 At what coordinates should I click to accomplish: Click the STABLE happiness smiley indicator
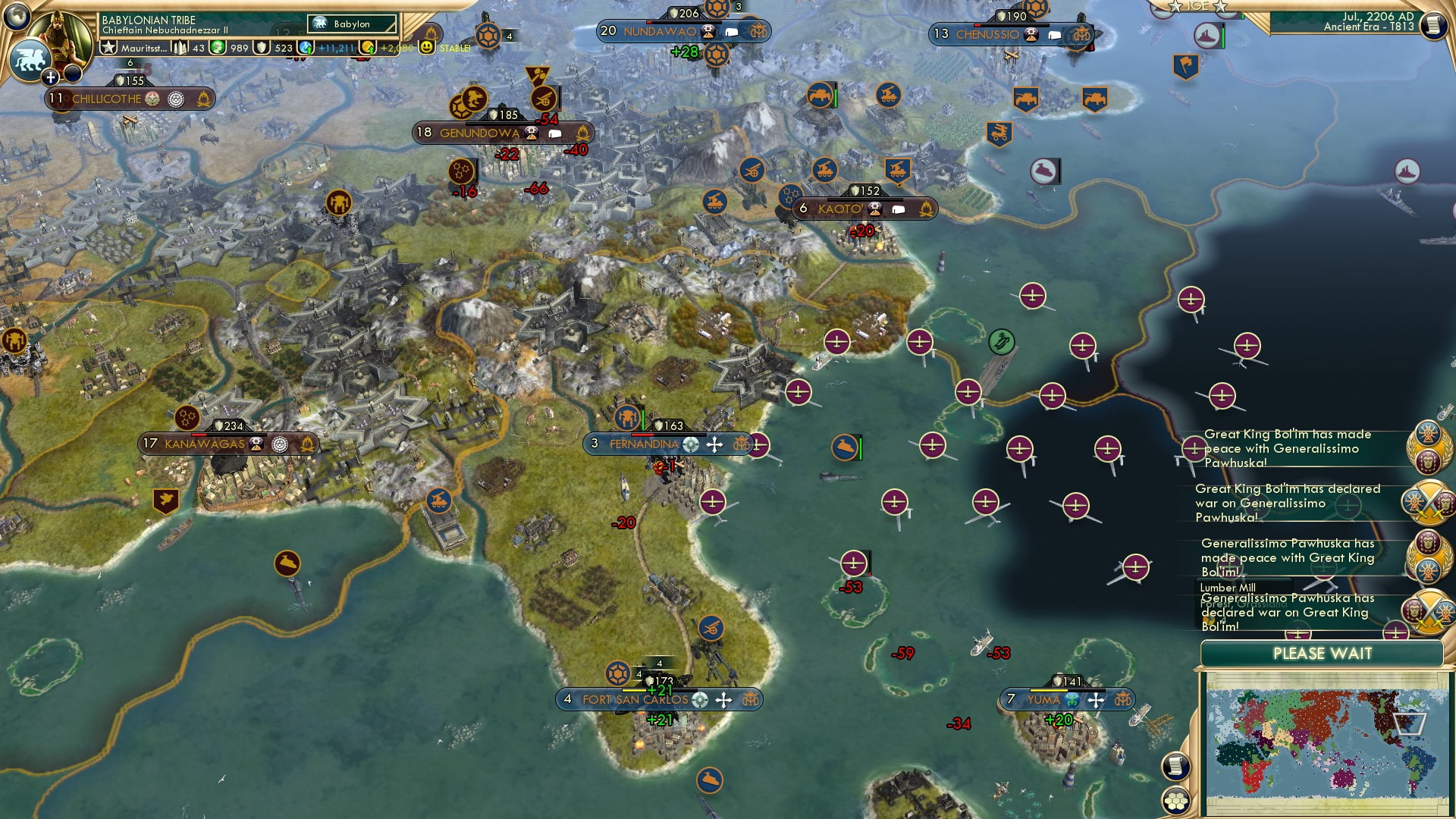(x=428, y=47)
